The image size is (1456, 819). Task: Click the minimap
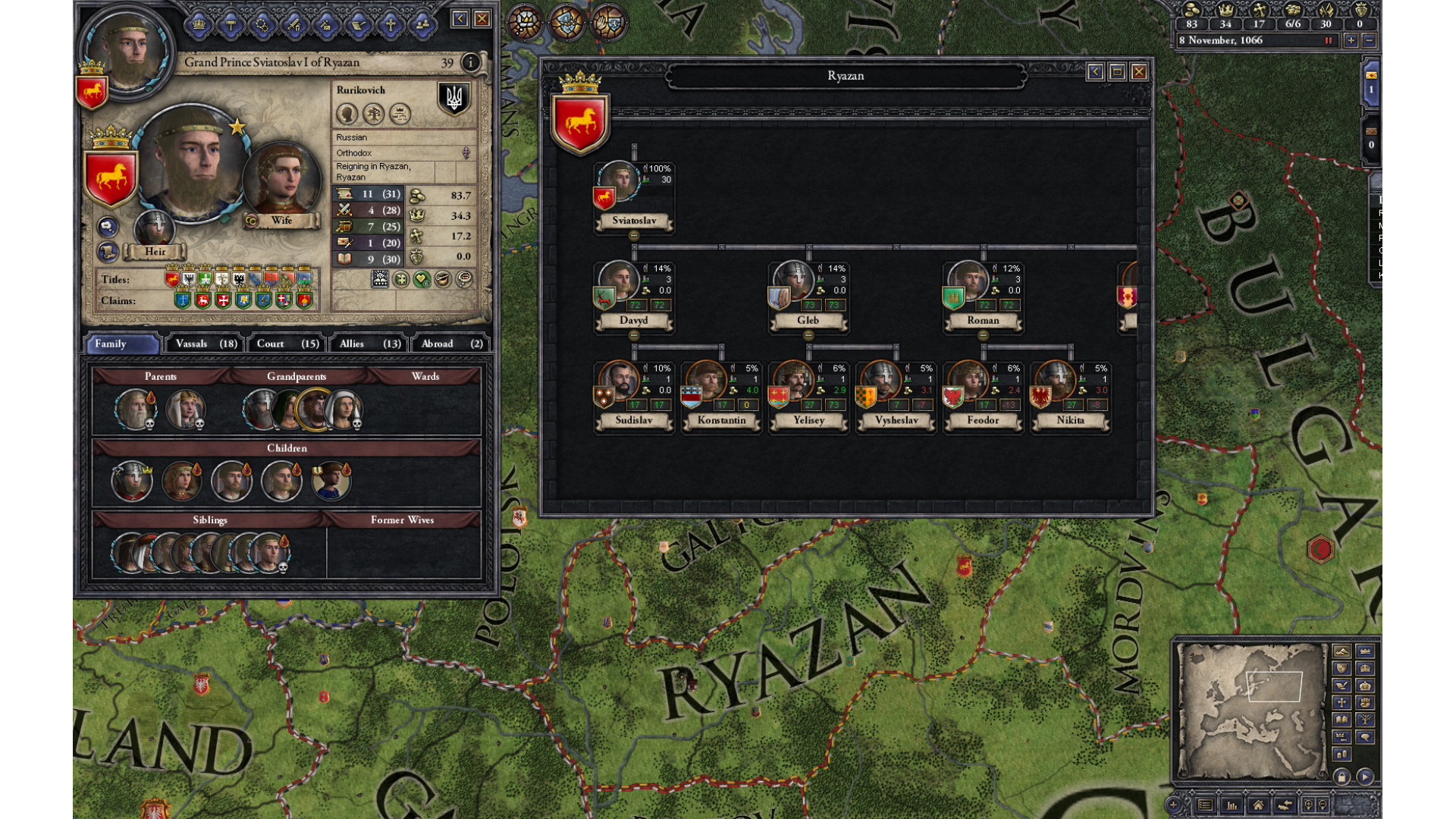(x=1251, y=709)
